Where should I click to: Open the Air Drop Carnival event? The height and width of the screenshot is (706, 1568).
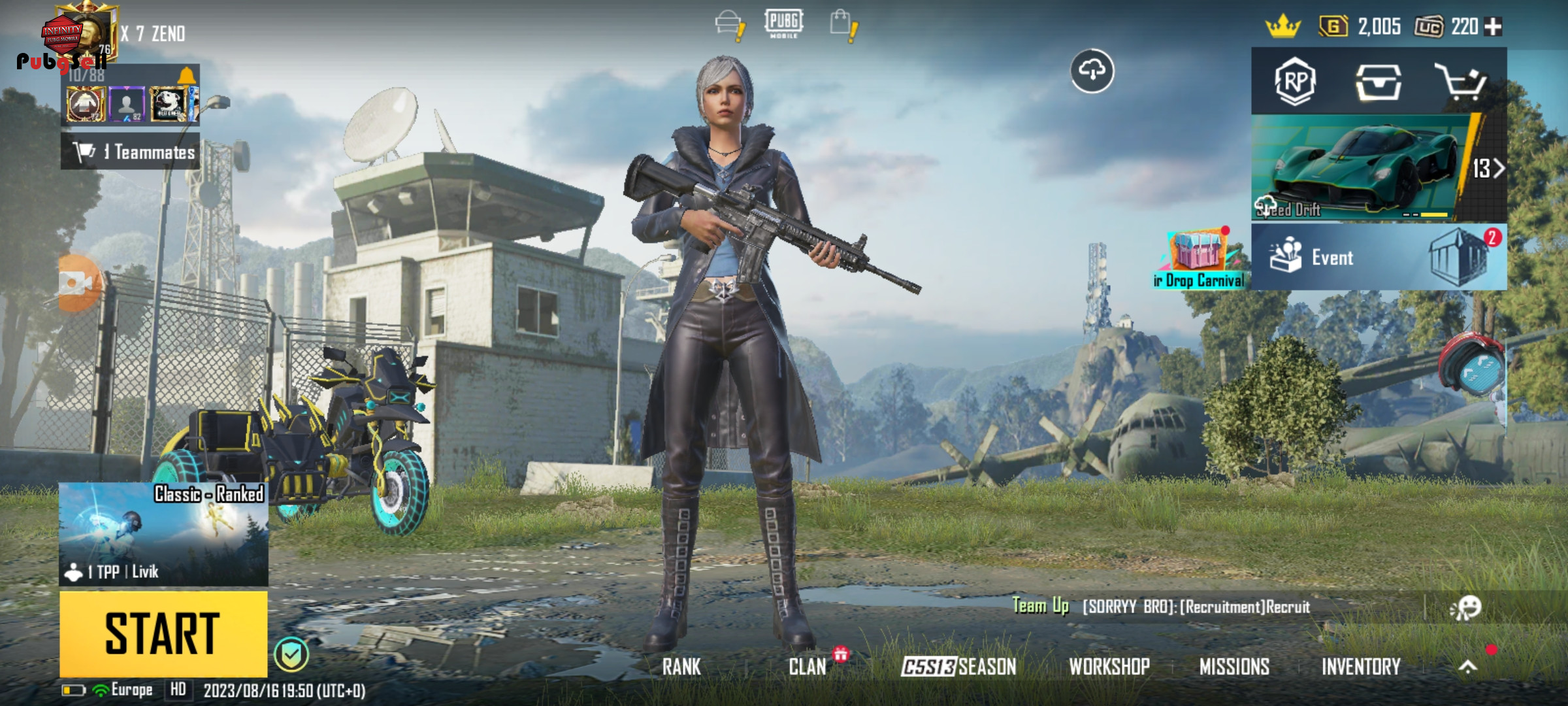click(1199, 260)
